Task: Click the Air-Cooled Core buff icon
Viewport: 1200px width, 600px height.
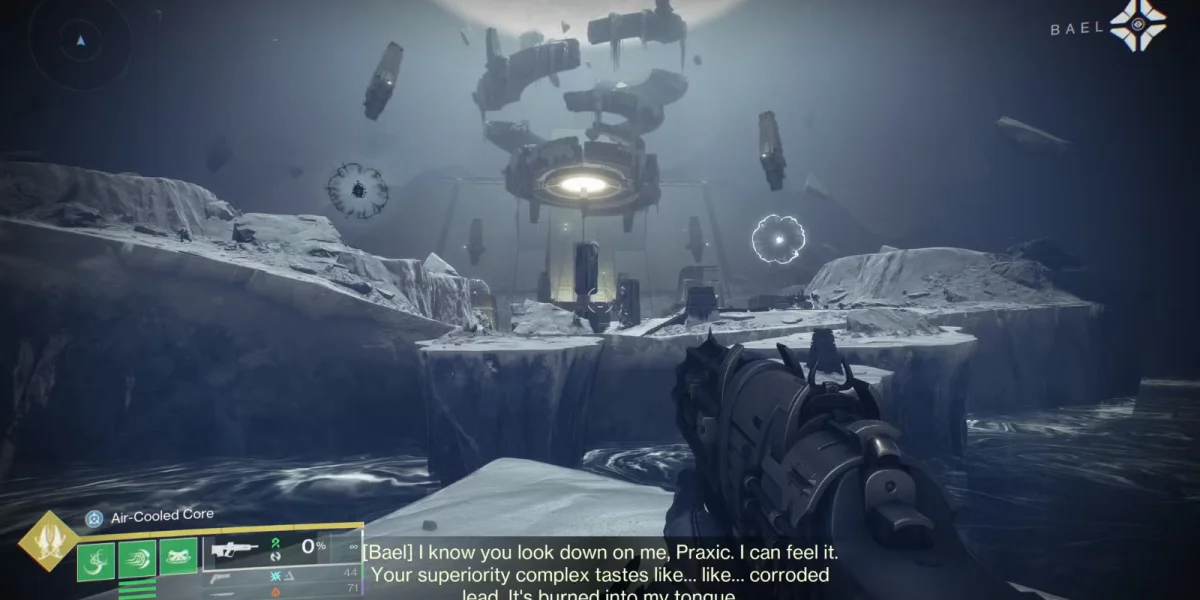Action: (94, 518)
